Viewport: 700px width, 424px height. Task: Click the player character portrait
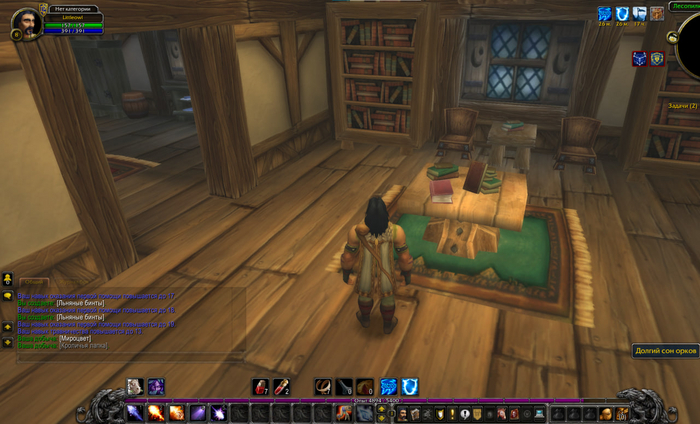tap(25, 21)
